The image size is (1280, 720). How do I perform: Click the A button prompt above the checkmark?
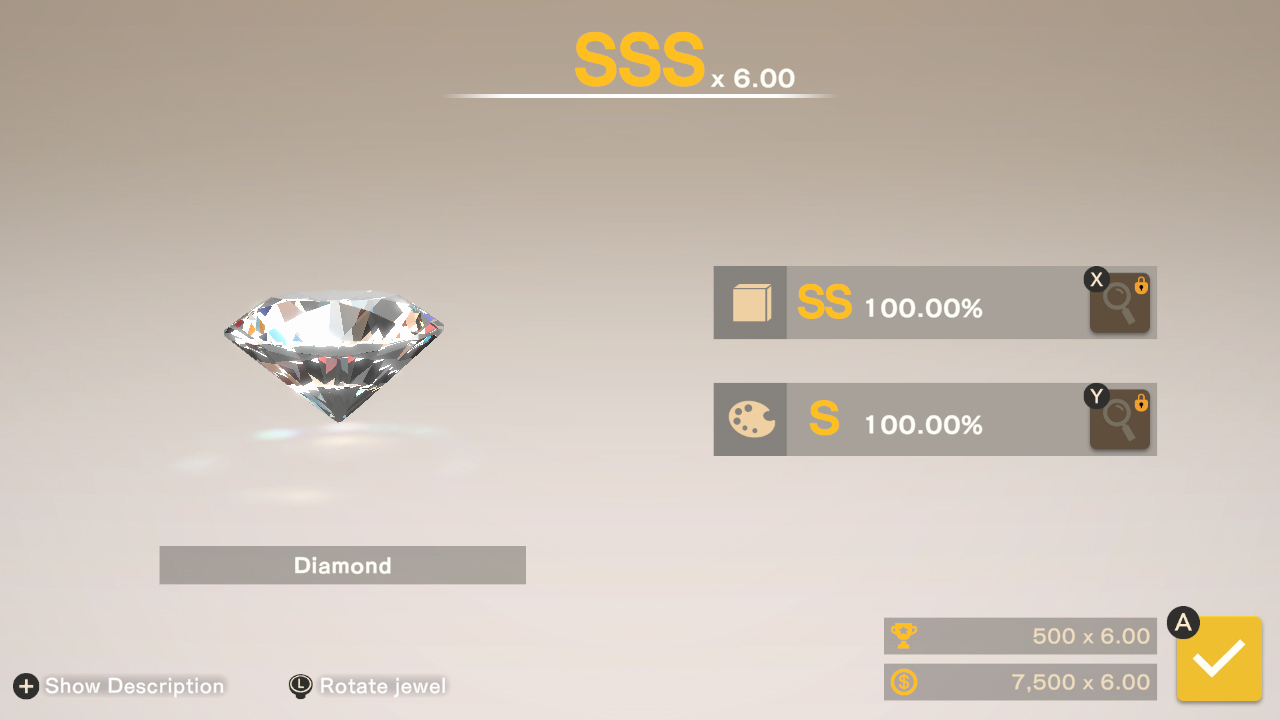[1184, 622]
